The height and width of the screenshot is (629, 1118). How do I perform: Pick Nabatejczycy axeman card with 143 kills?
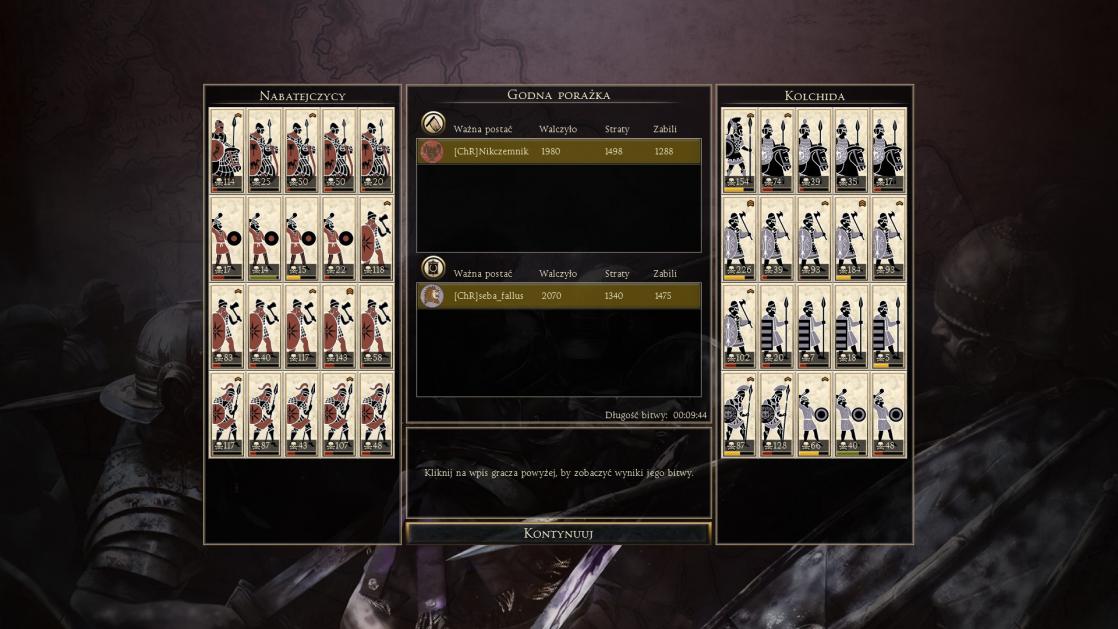(339, 326)
